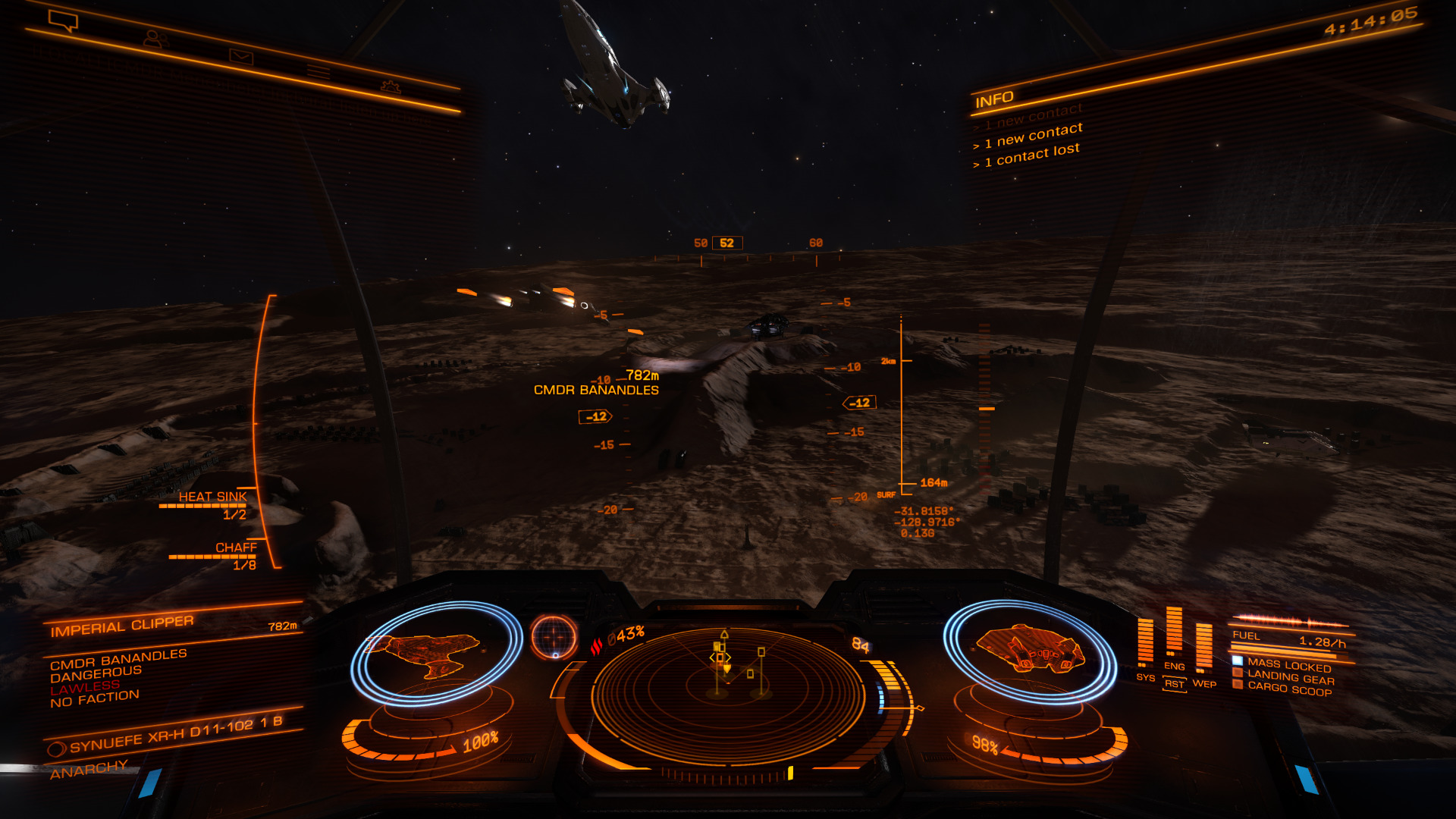Select the CMDR BANANDLES target marker
Viewport: 1456px width, 819px height.
(x=595, y=390)
